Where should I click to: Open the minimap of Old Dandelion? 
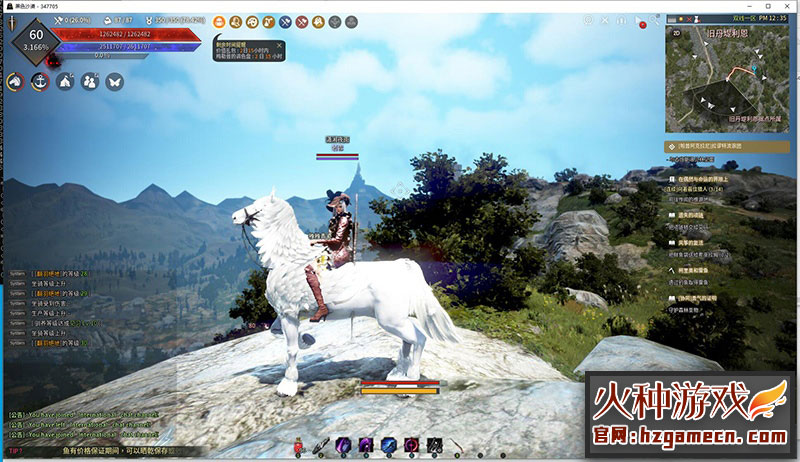click(x=718, y=85)
